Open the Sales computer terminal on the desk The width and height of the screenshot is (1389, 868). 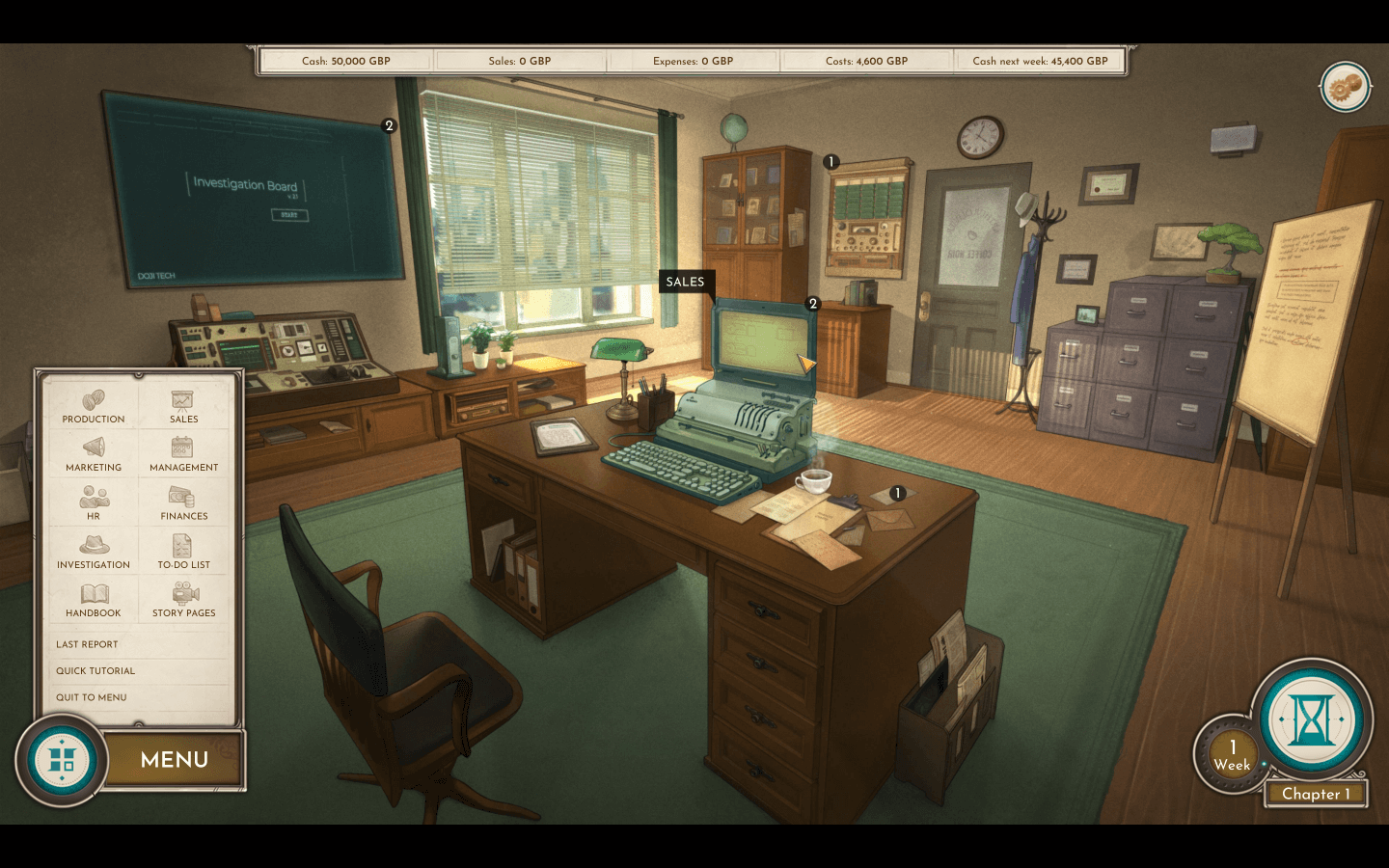click(x=760, y=343)
